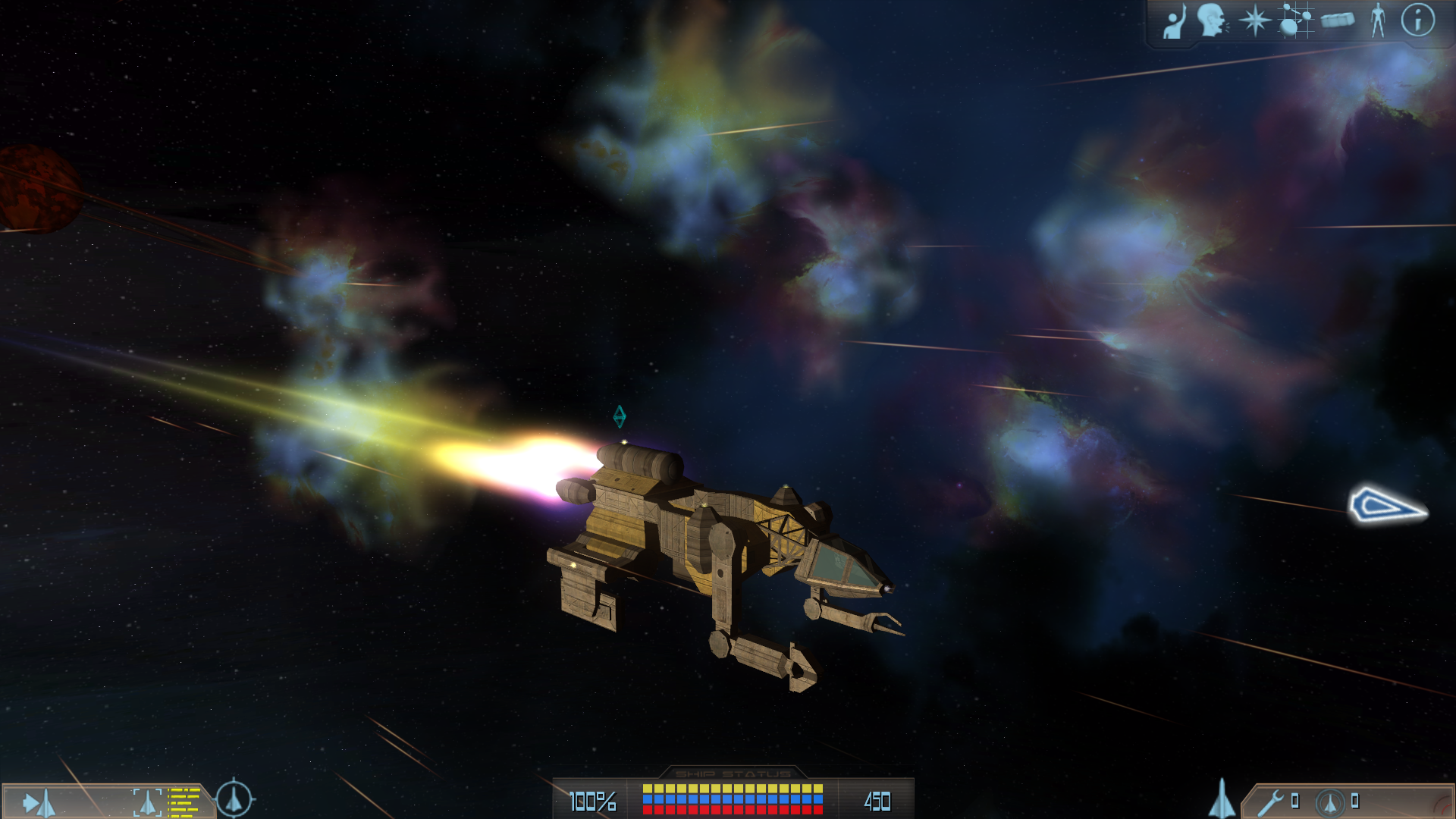Click the talking head communications icon
The height and width of the screenshot is (819, 1456).
[1213, 20]
